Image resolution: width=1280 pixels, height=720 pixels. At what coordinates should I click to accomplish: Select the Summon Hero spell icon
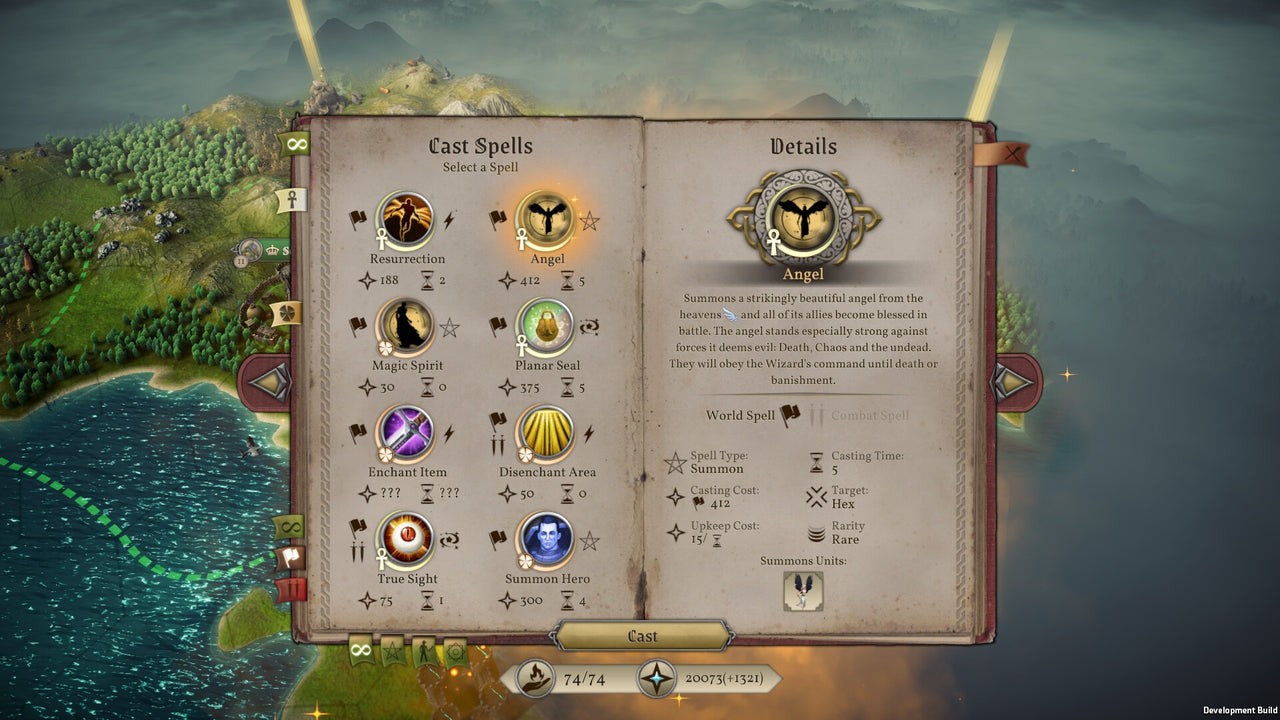pyautogui.click(x=545, y=539)
